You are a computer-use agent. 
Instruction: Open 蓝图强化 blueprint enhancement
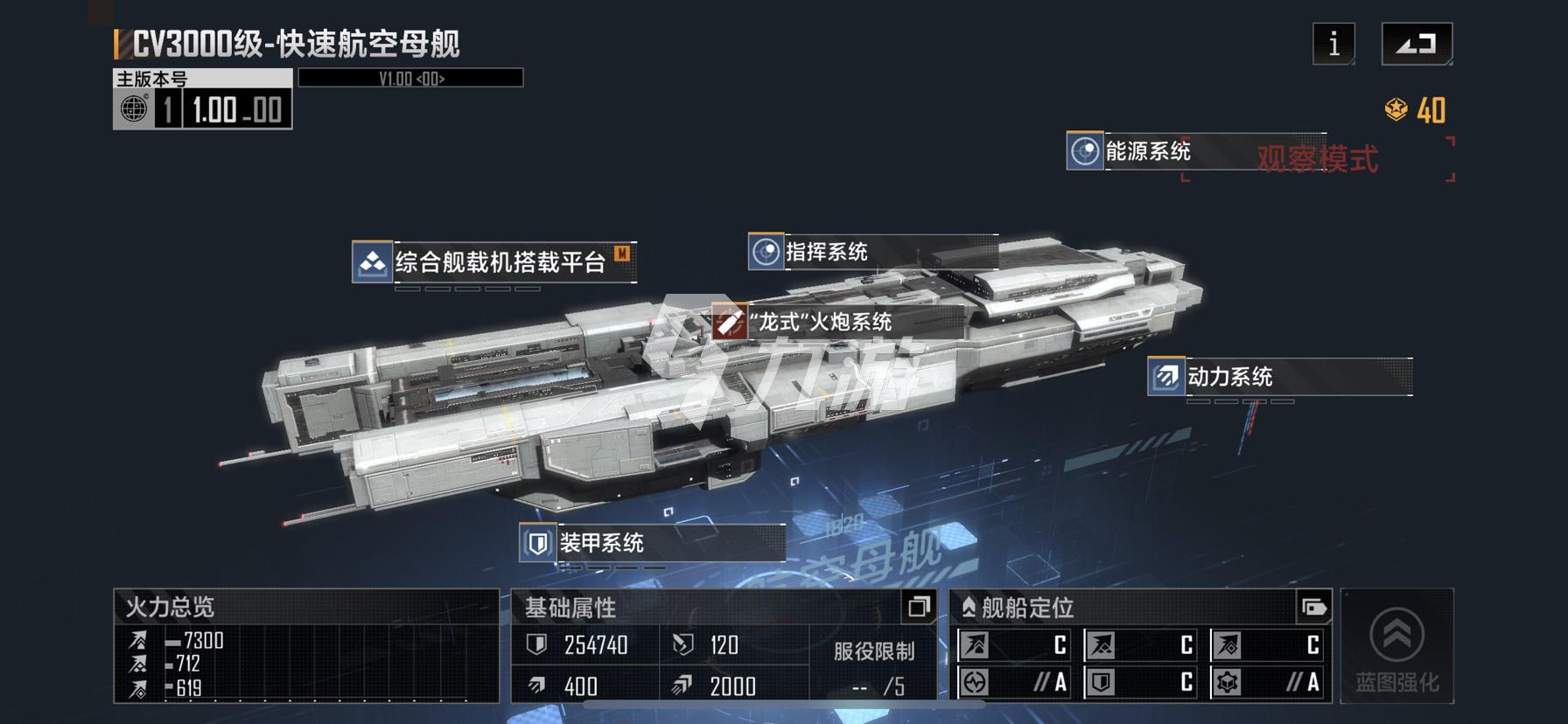click(1396, 647)
